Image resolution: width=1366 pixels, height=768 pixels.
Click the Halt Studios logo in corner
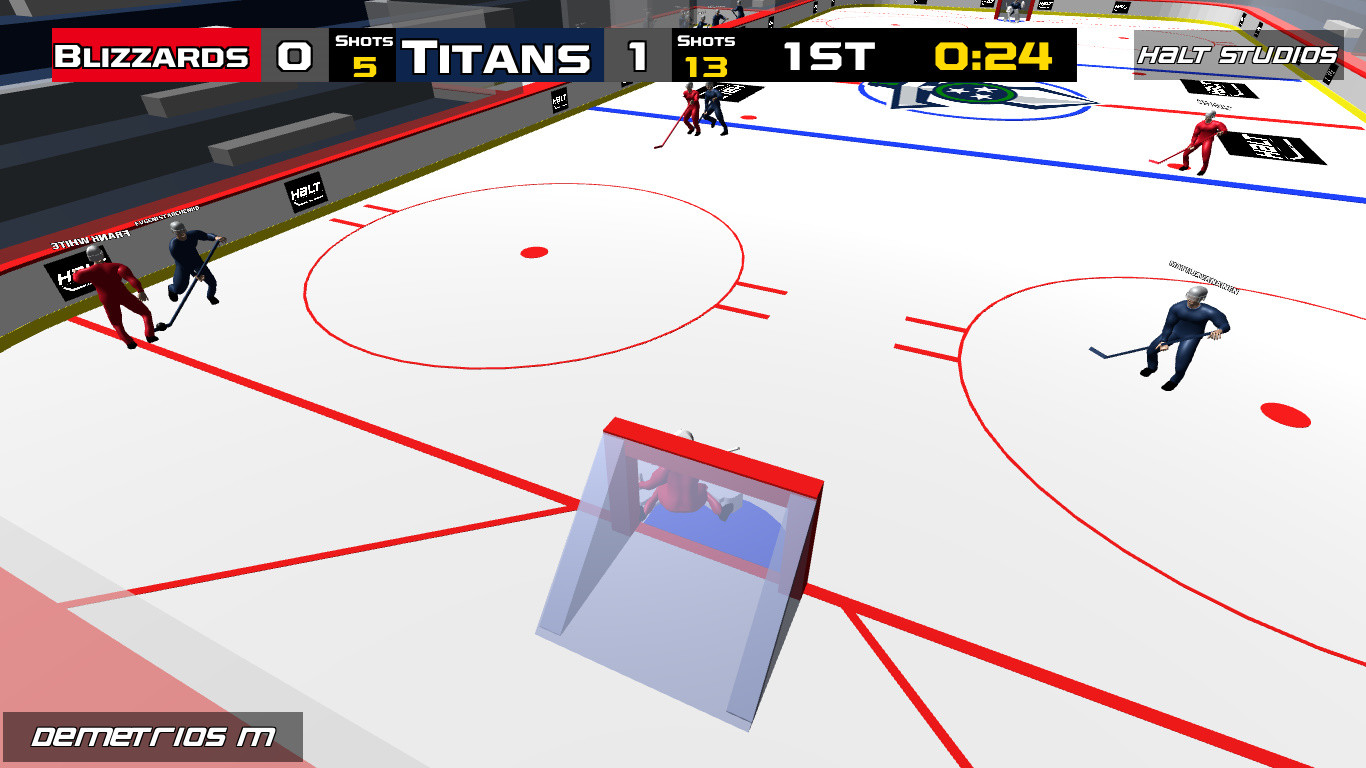point(1240,57)
